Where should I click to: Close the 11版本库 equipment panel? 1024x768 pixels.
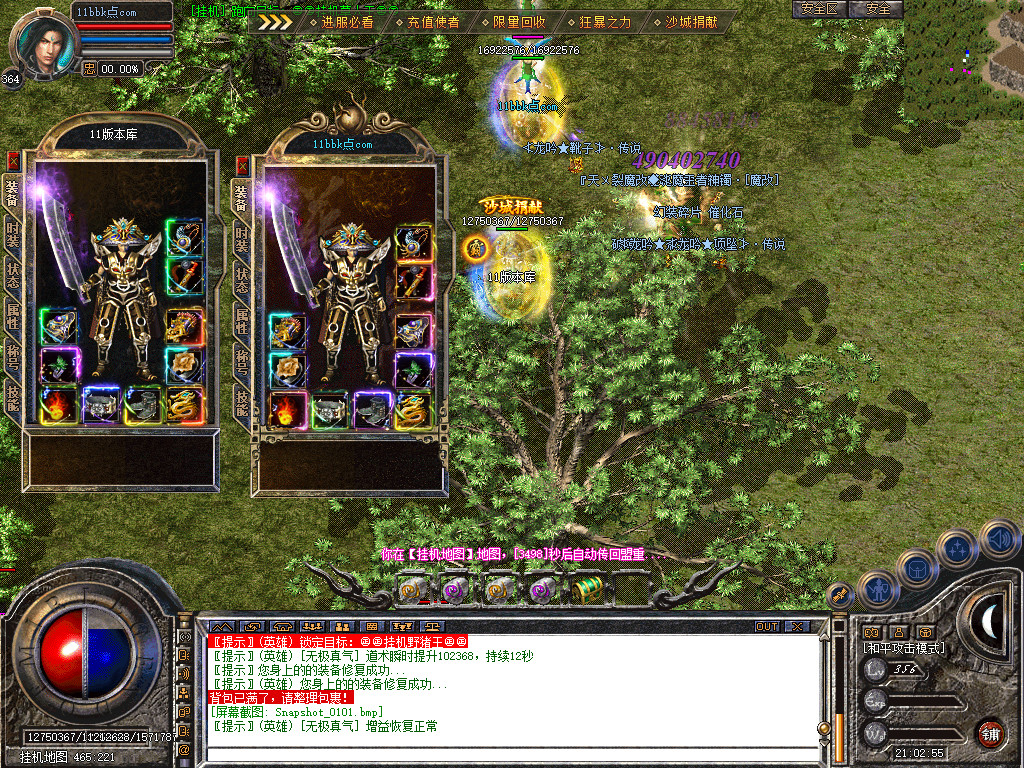point(13,160)
